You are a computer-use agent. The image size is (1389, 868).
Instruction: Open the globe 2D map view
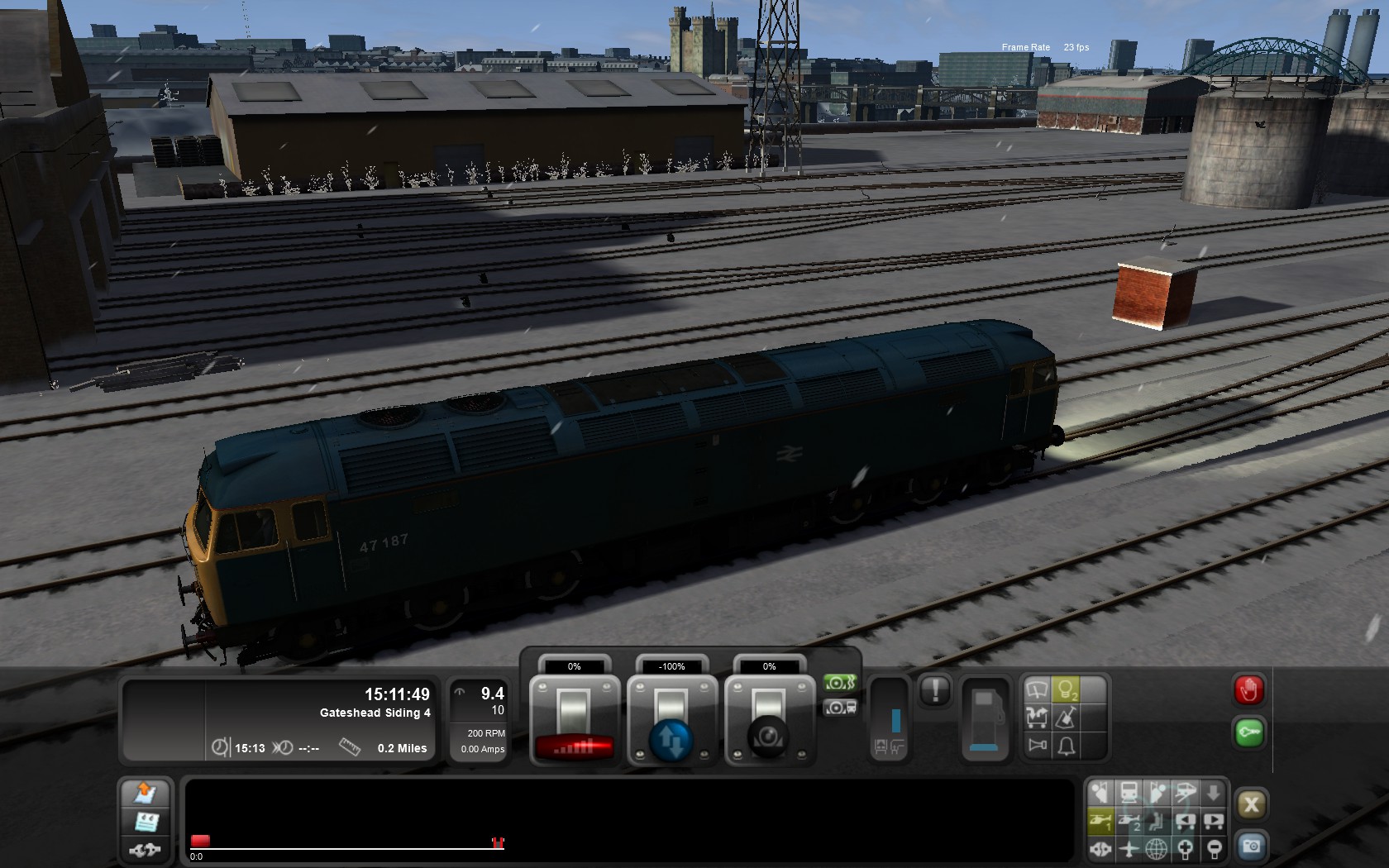[1157, 849]
